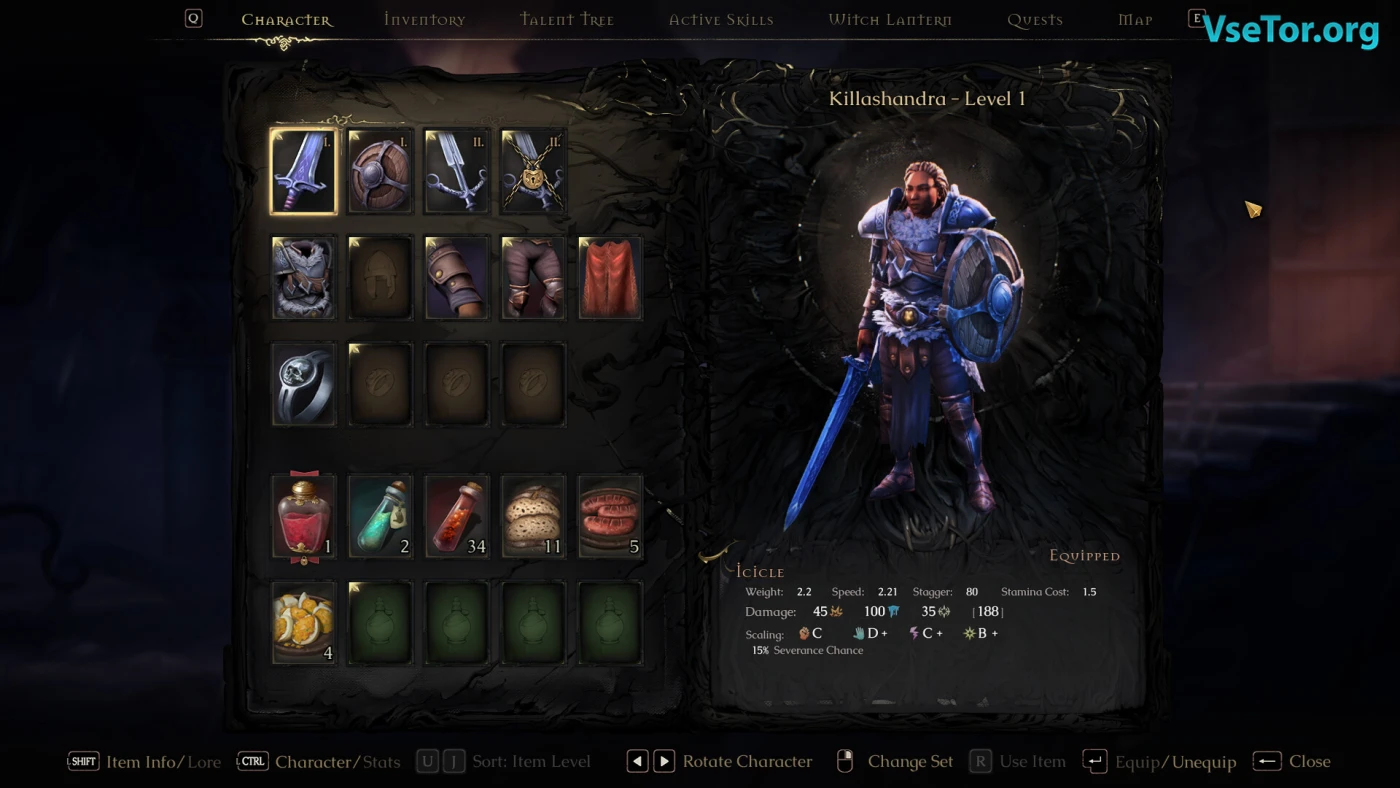Image resolution: width=1400 pixels, height=788 pixels.
Task: Select the Character tab
Action: (287, 20)
